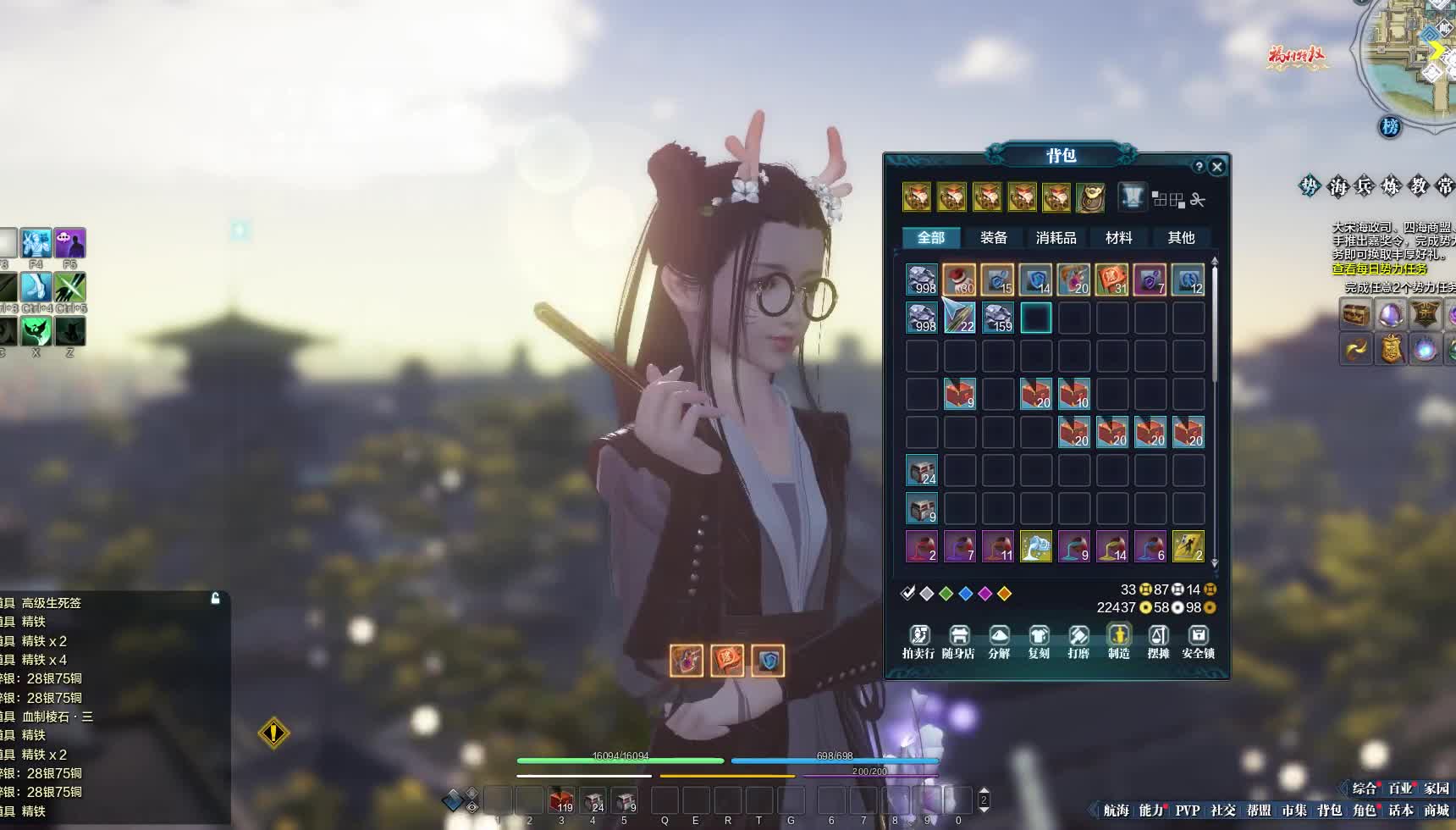Start a 摆摊 vendor stall
Viewport: 1456px width, 830px height.
pos(1158,641)
